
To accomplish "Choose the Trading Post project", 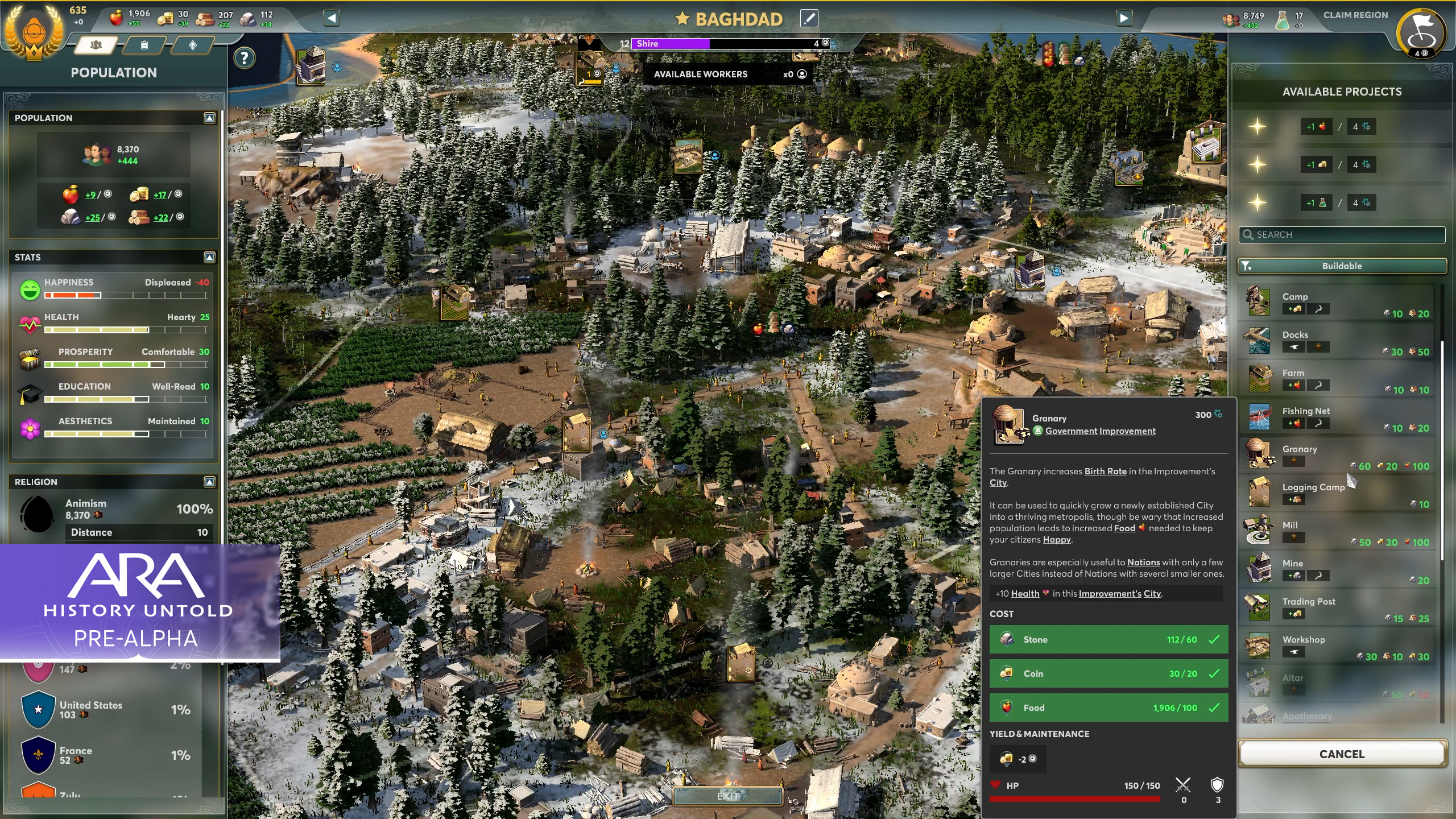I will coord(1337,607).
